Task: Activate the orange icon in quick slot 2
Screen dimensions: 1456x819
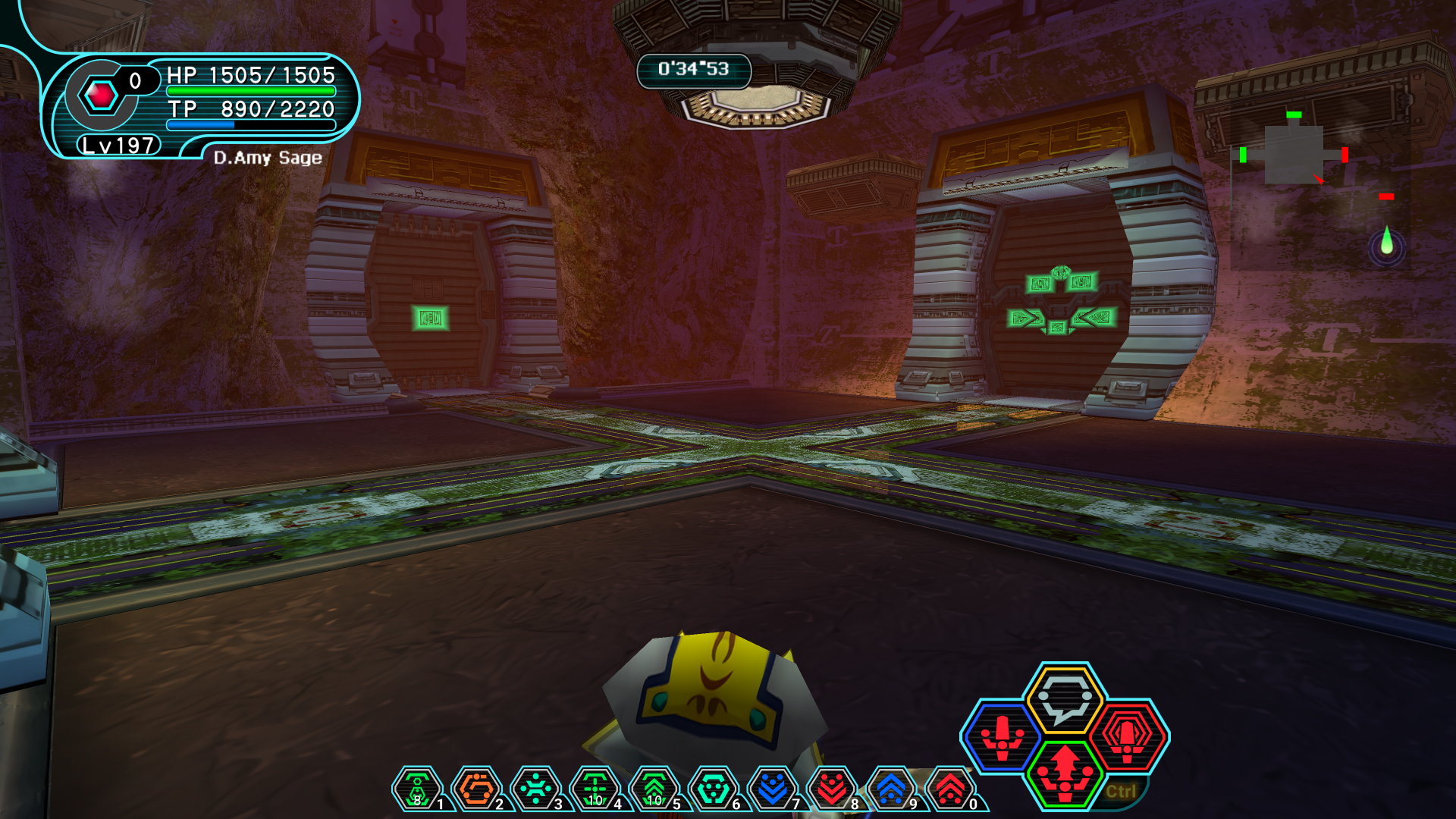Action: pos(476,789)
